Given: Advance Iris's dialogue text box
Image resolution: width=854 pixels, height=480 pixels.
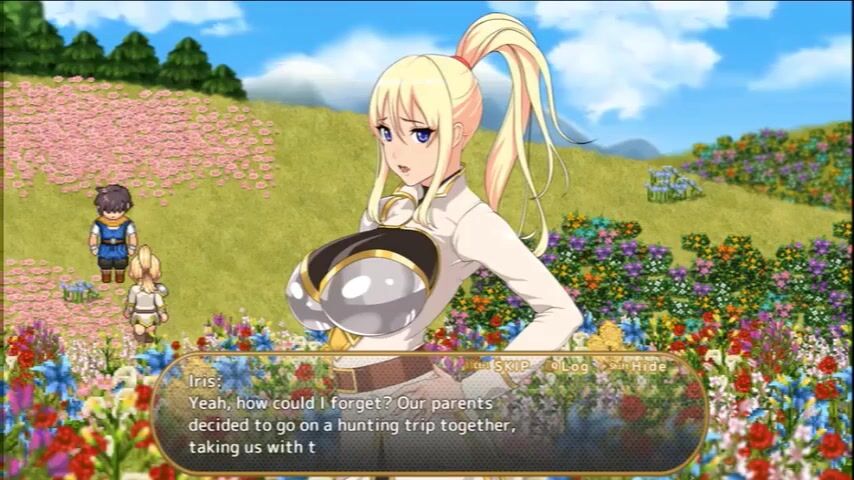Looking at the screenshot, I should click(430, 422).
